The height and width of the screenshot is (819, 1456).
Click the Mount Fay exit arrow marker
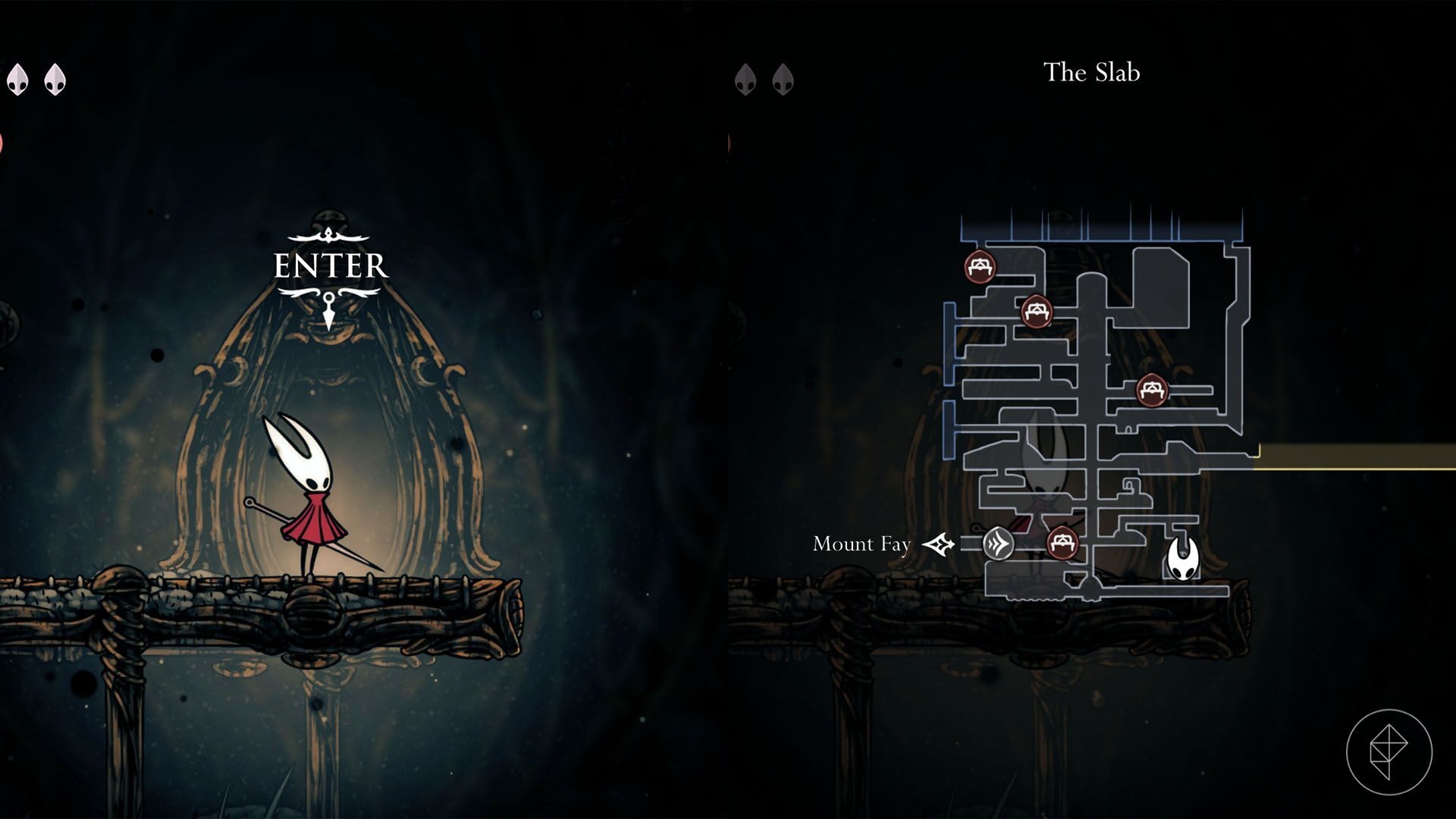point(940,544)
